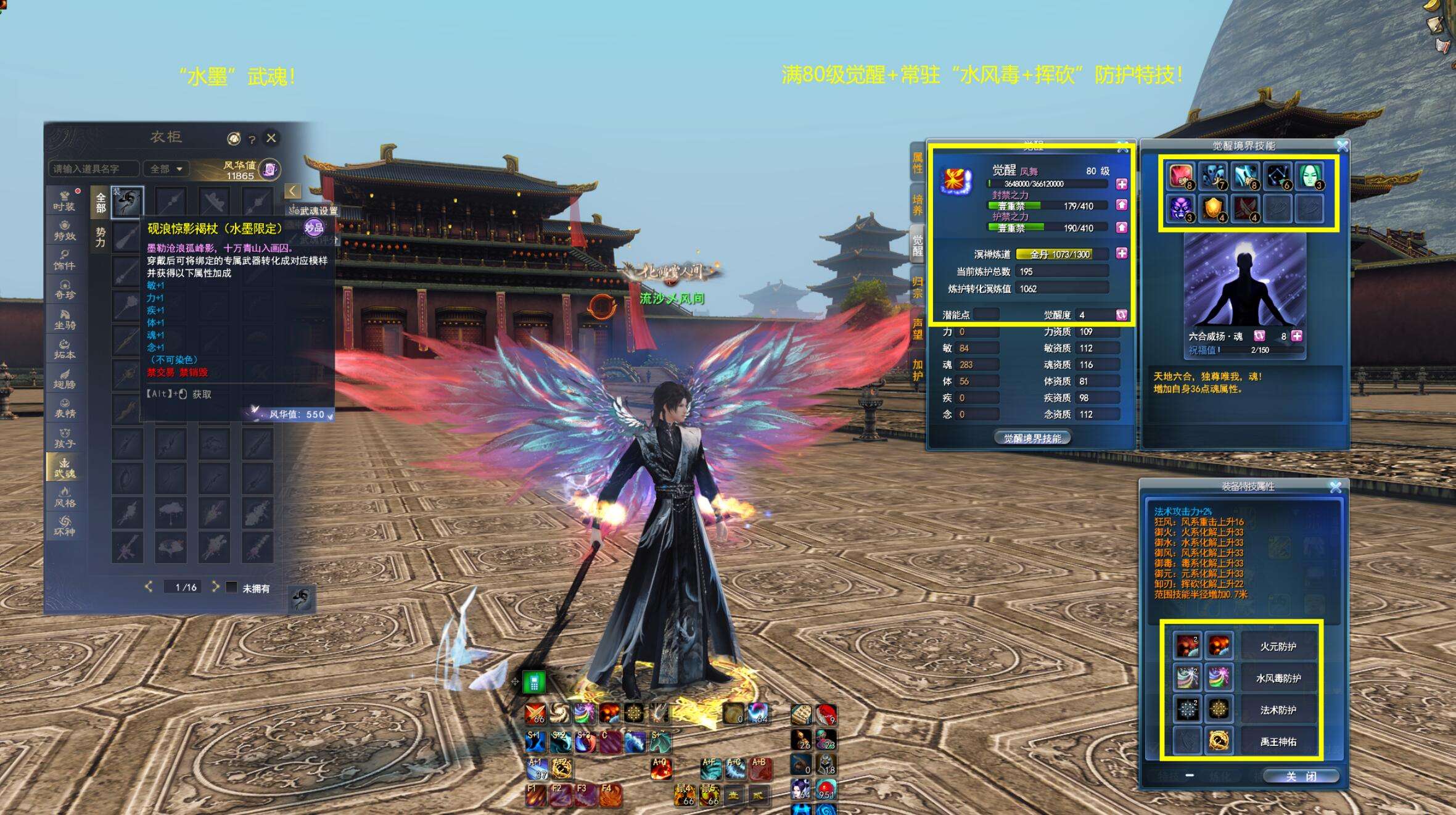The image size is (1456, 815).
Task: Close the 衣柜 wardrobe panel
Action: (271, 138)
